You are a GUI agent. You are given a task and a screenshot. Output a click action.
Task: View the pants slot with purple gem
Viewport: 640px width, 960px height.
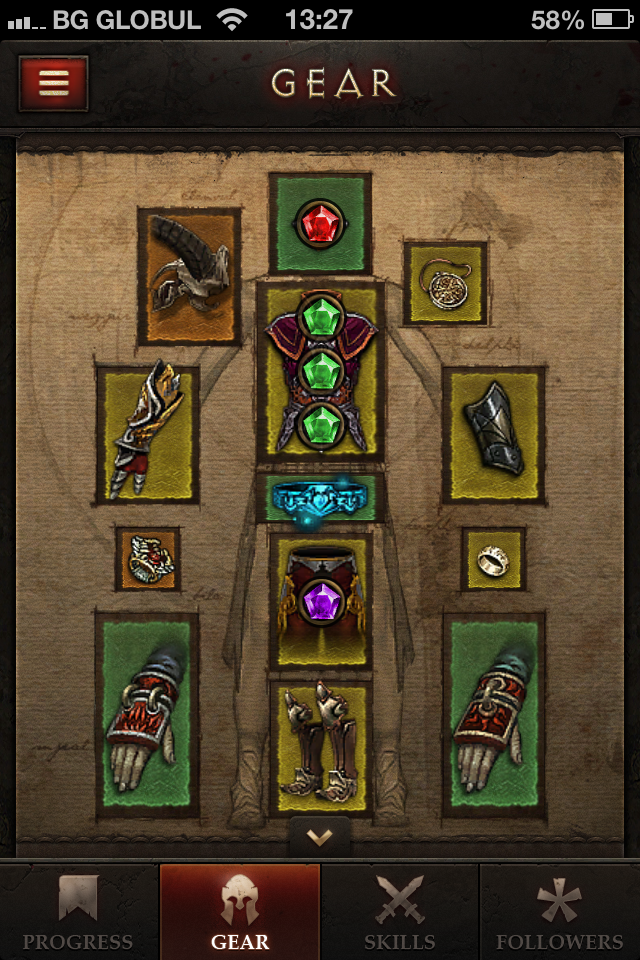point(320,599)
